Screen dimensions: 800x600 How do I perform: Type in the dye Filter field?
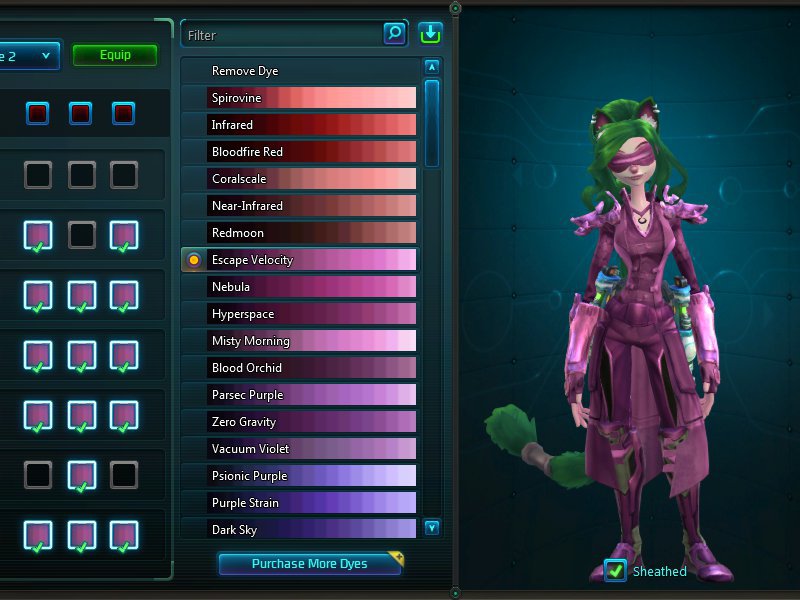280,35
